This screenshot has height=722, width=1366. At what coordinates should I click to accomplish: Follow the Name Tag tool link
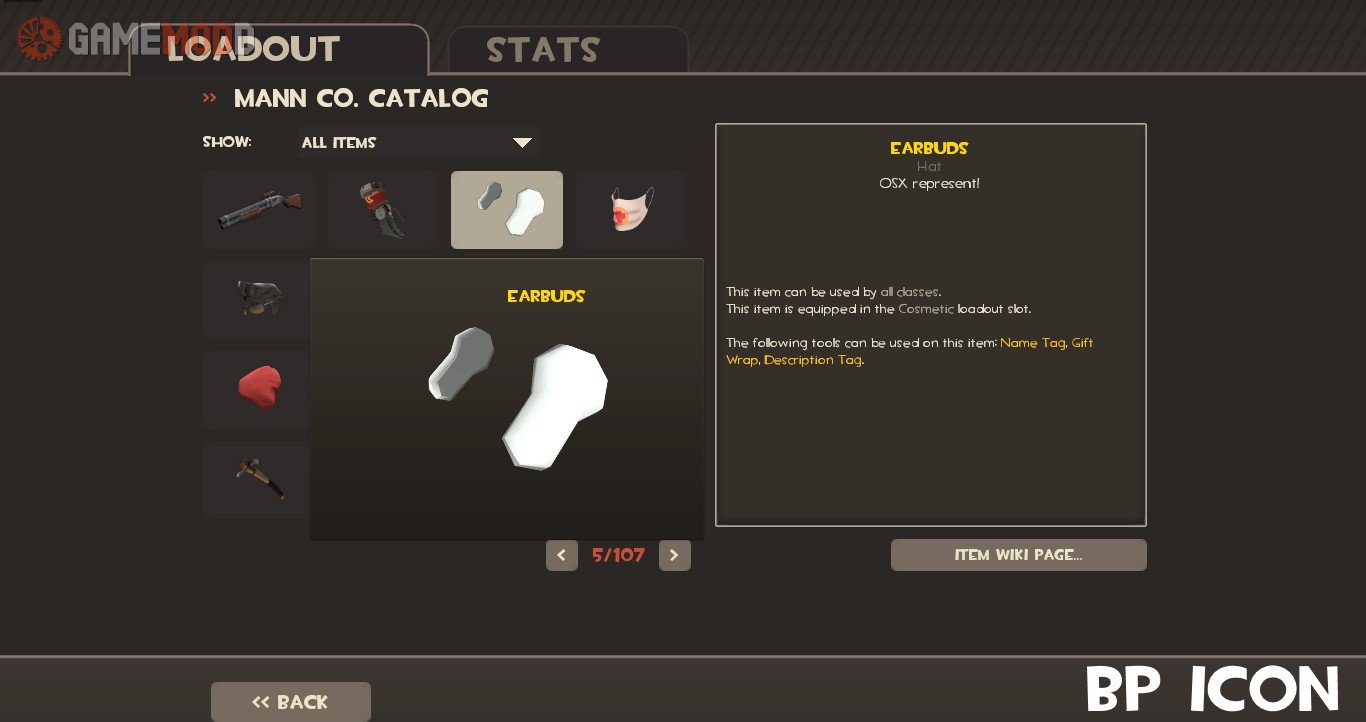point(1032,343)
